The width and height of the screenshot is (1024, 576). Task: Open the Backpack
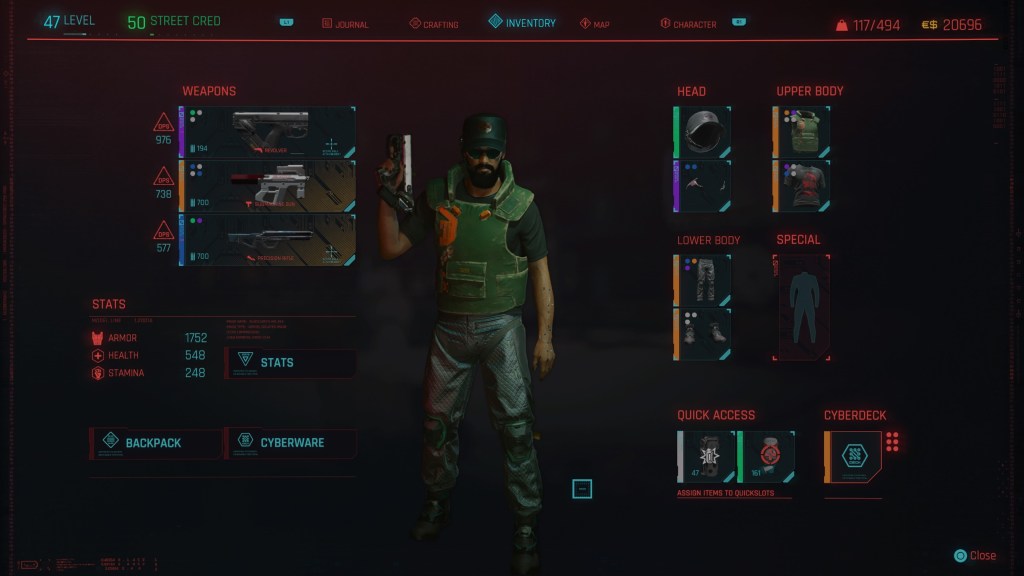click(x=155, y=443)
